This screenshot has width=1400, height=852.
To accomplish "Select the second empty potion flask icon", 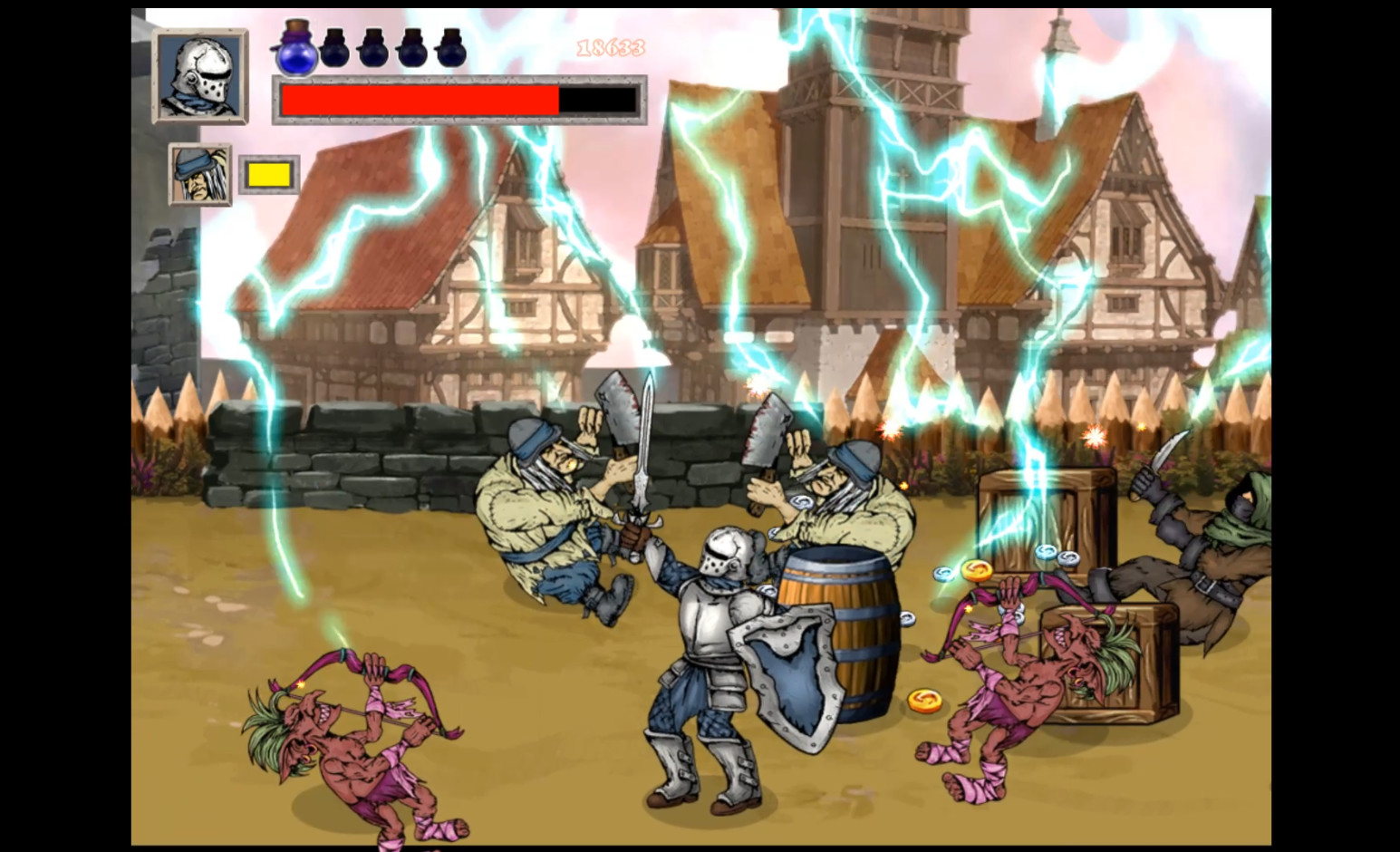I will tap(372, 52).
